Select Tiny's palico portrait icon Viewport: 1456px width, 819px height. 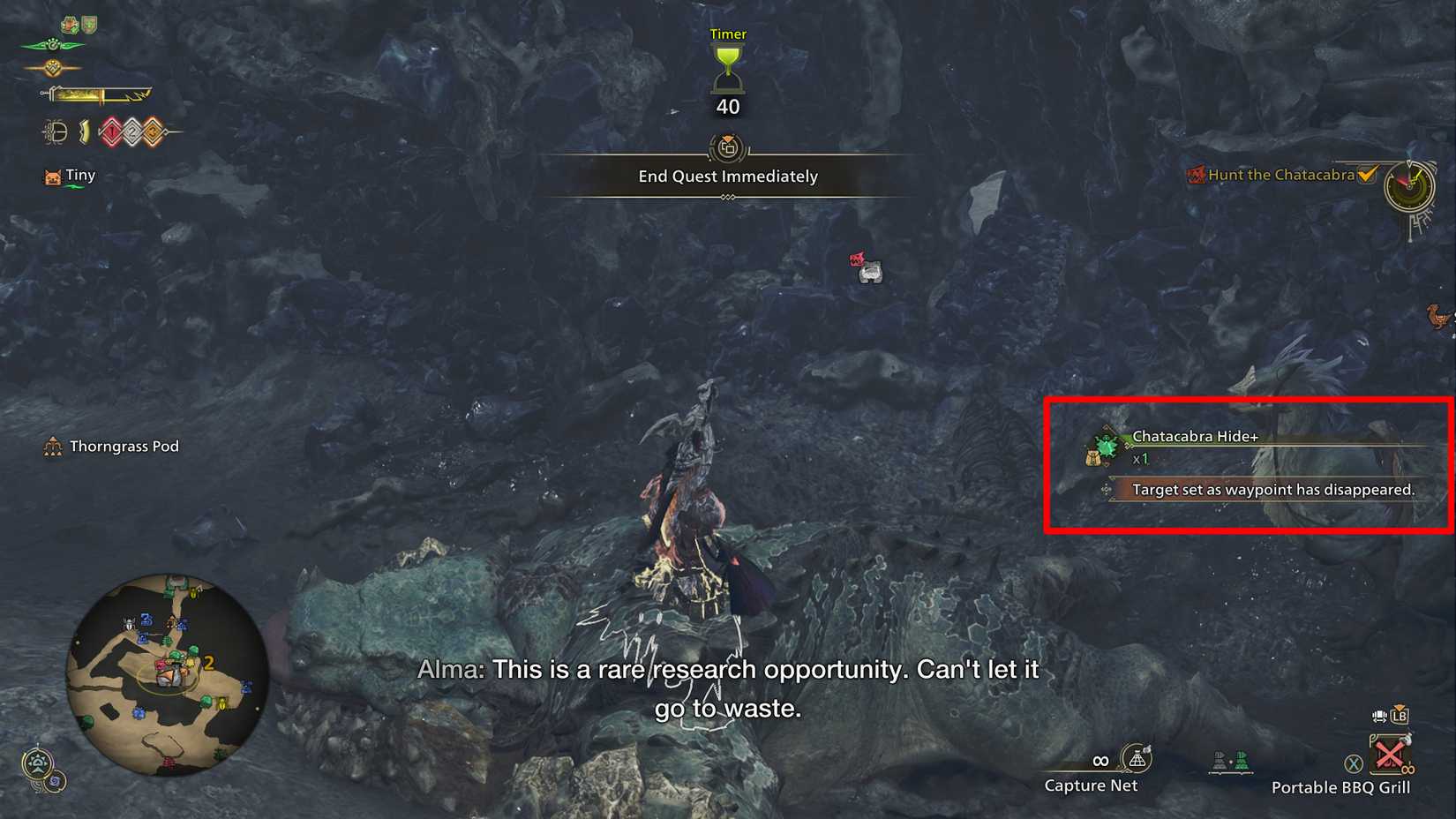click(52, 176)
